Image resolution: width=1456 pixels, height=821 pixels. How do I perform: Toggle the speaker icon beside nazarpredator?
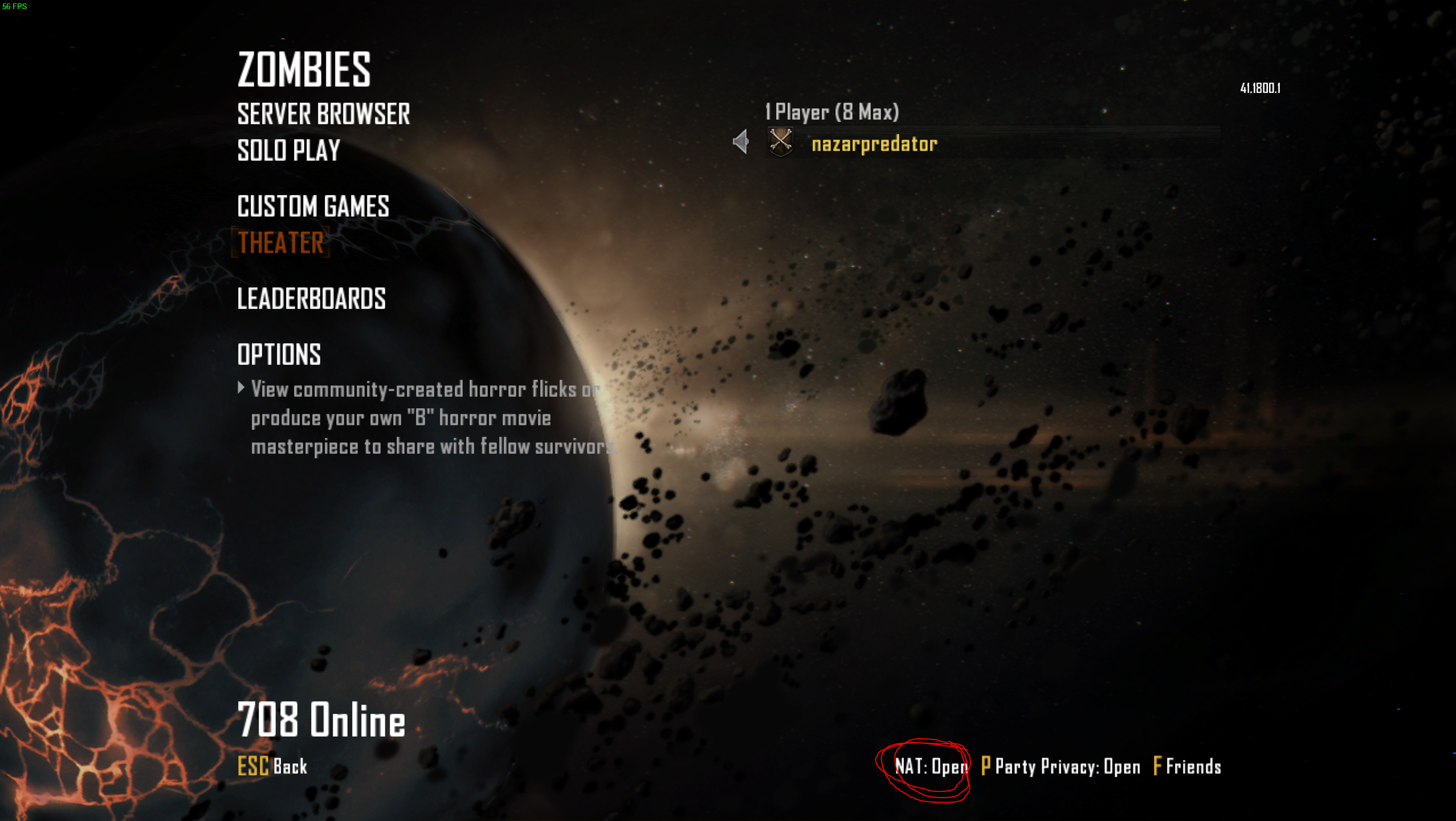tap(741, 141)
